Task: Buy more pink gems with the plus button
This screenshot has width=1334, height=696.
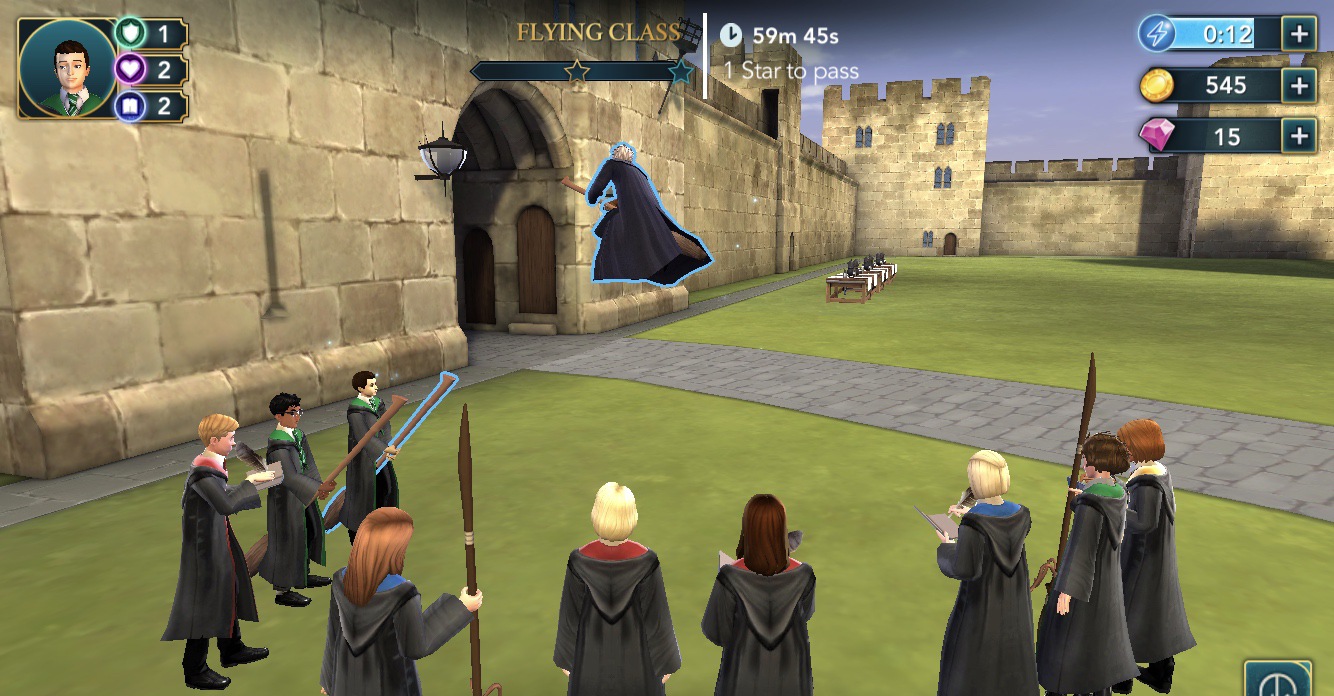Action: (1298, 136)
